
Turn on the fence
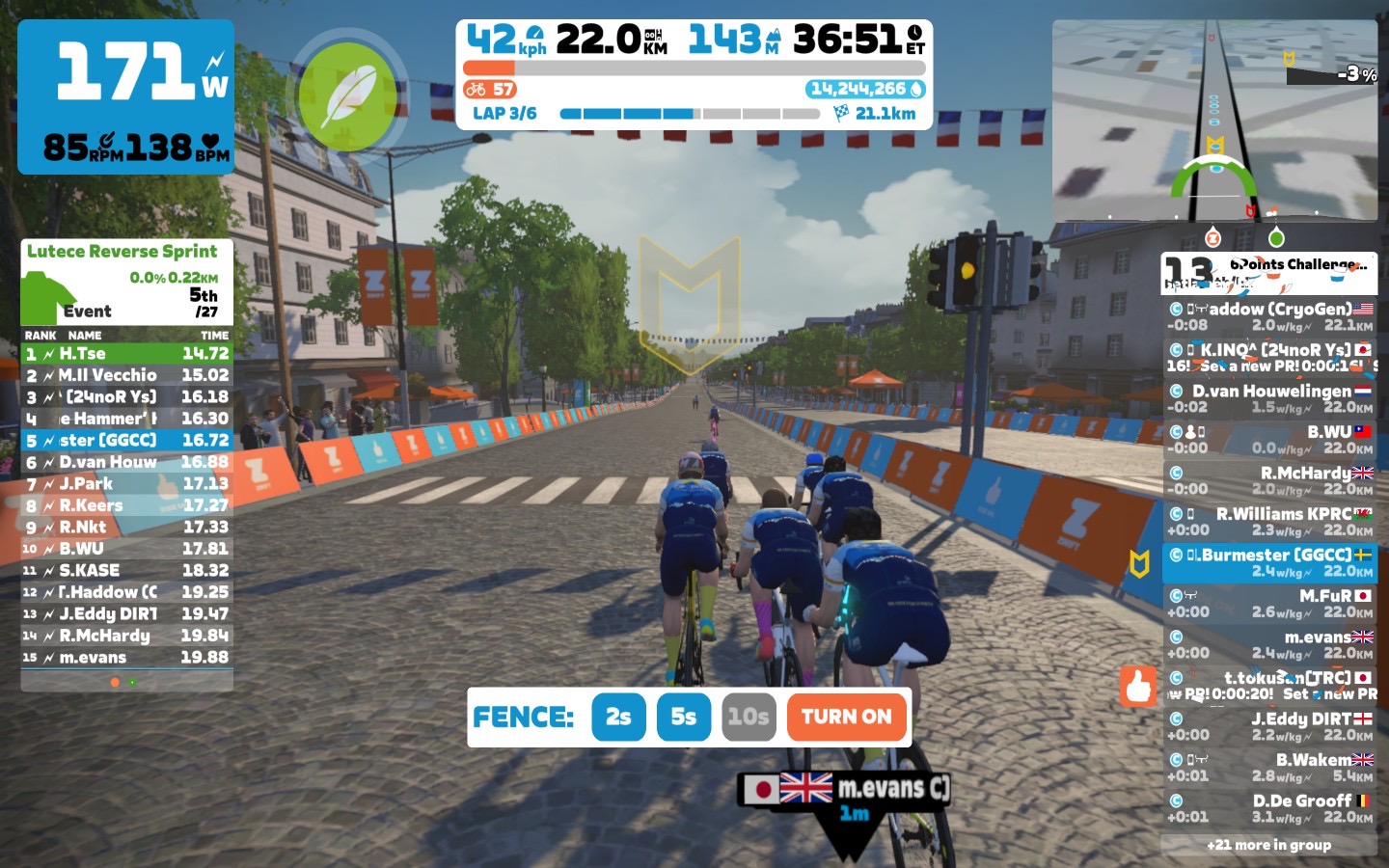pos(846,717)
